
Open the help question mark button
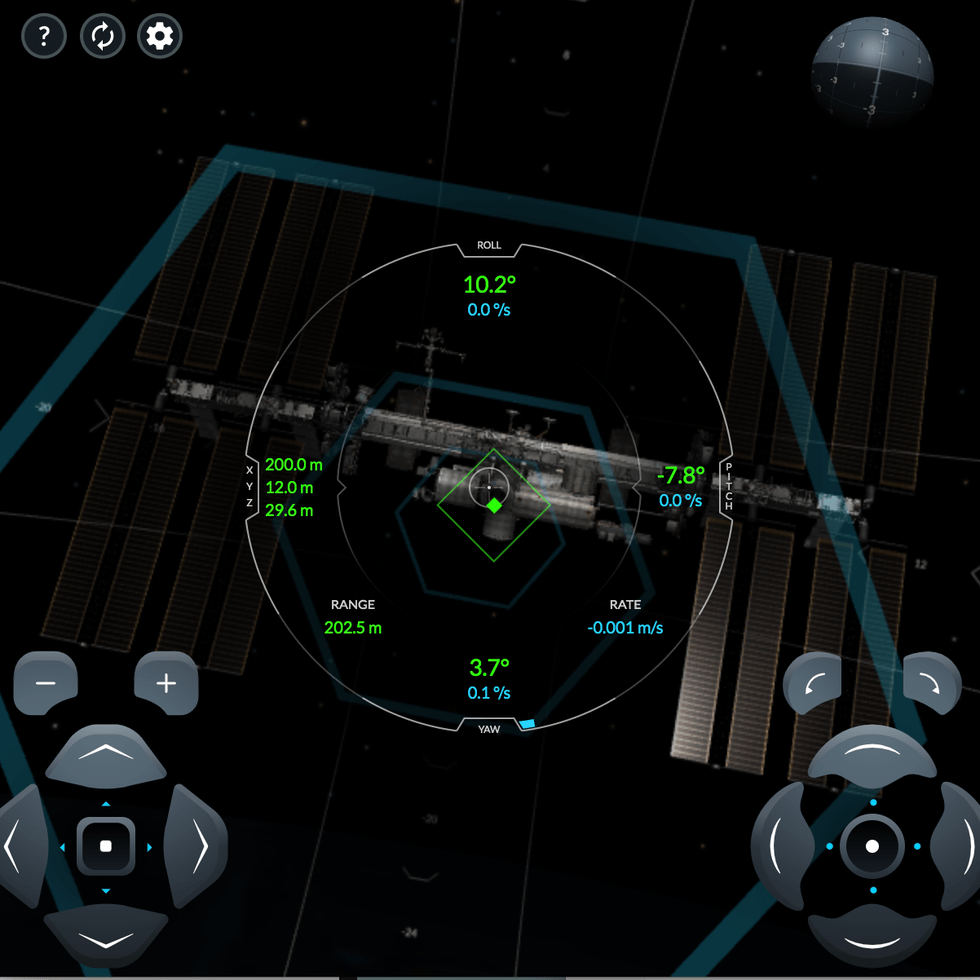coord(44,37)
